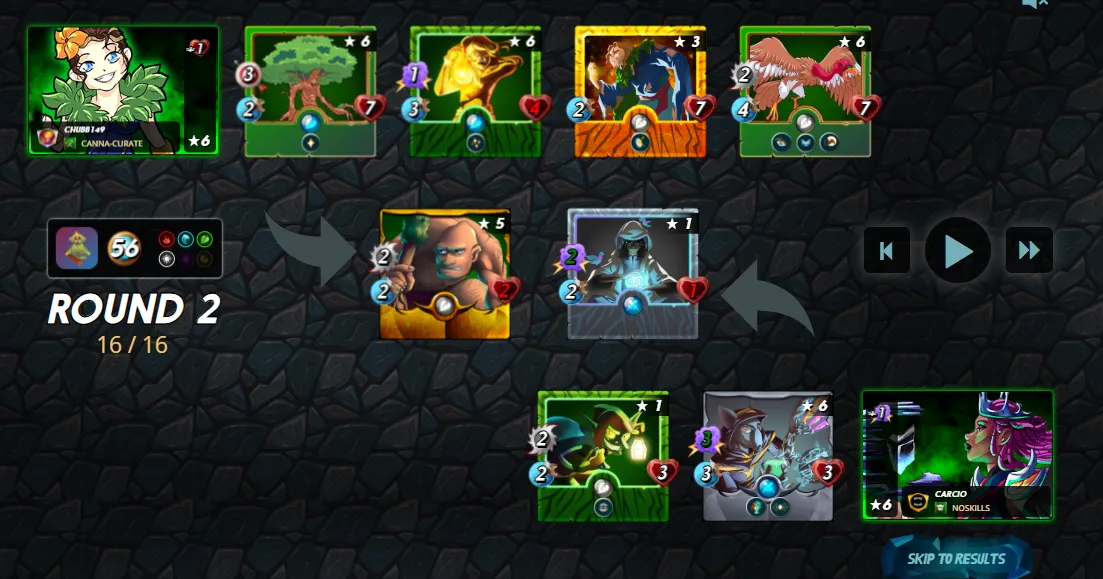Select the hooded ghost mage card
The width and height of the screenshot is (1103, 579).
pos(633,274)
